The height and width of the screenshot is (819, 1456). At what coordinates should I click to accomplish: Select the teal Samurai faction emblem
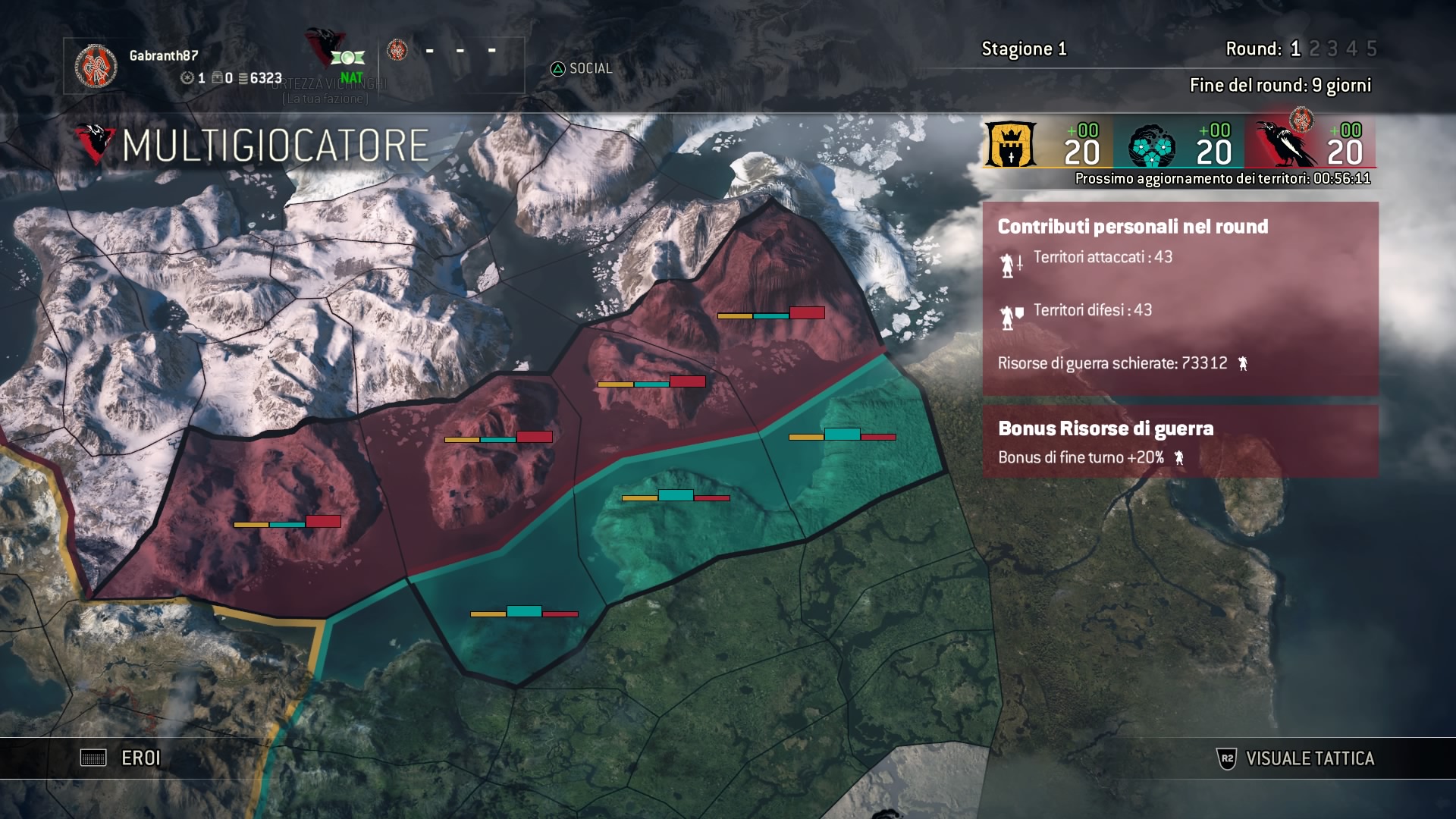click(1151, 146)
